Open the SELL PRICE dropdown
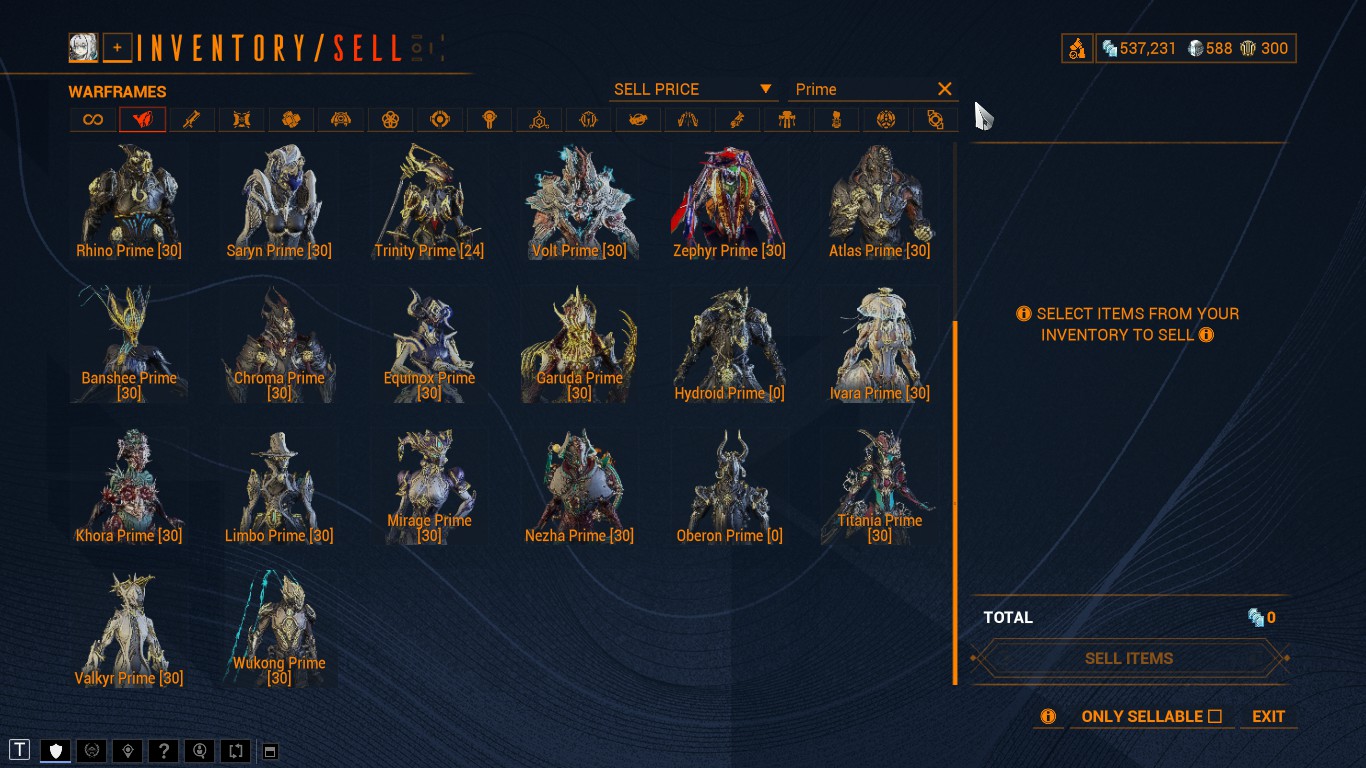This screenshot has width=1366, height=768. pyautogui.click(x=692, y=89)
